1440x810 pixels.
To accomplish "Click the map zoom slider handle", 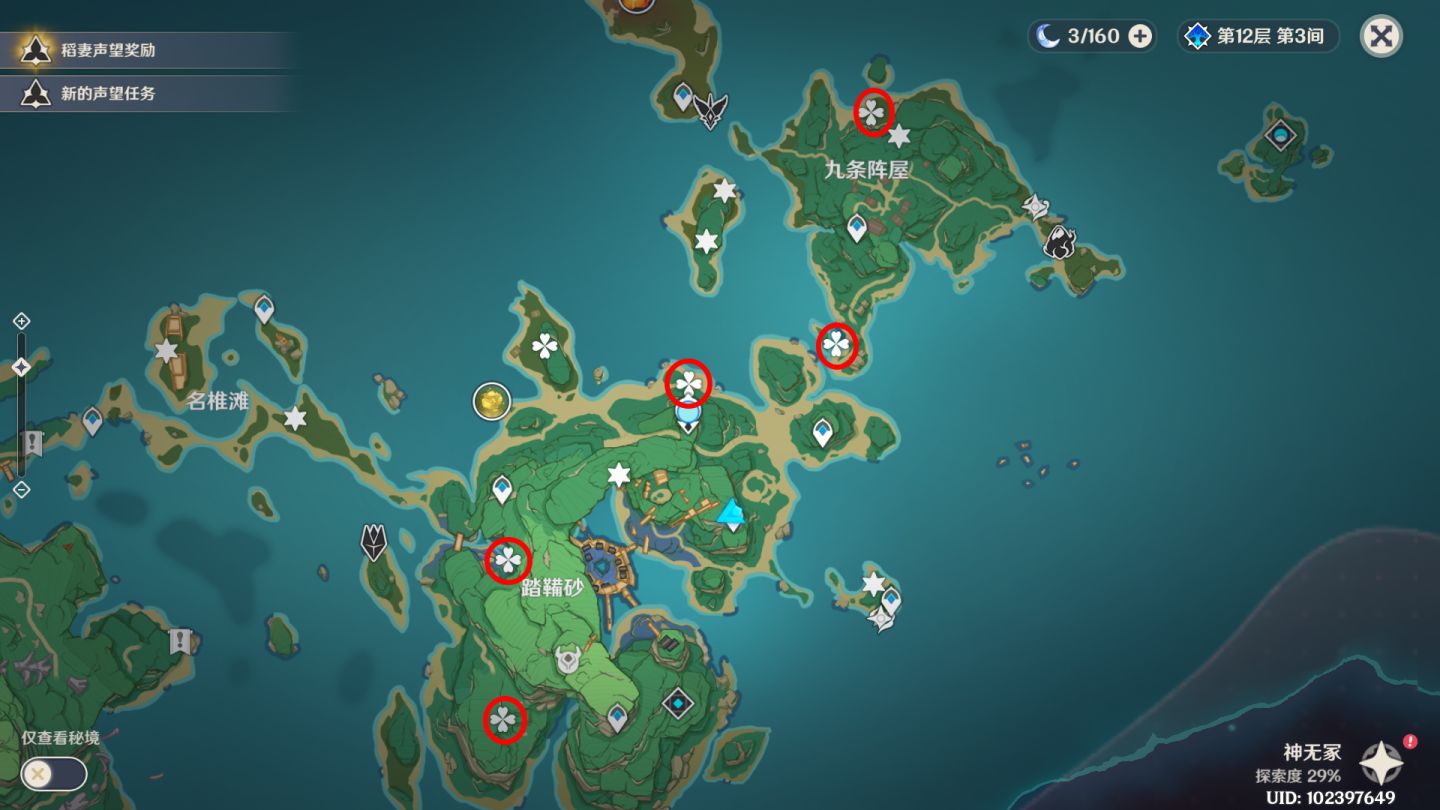I will coord(21,368).
